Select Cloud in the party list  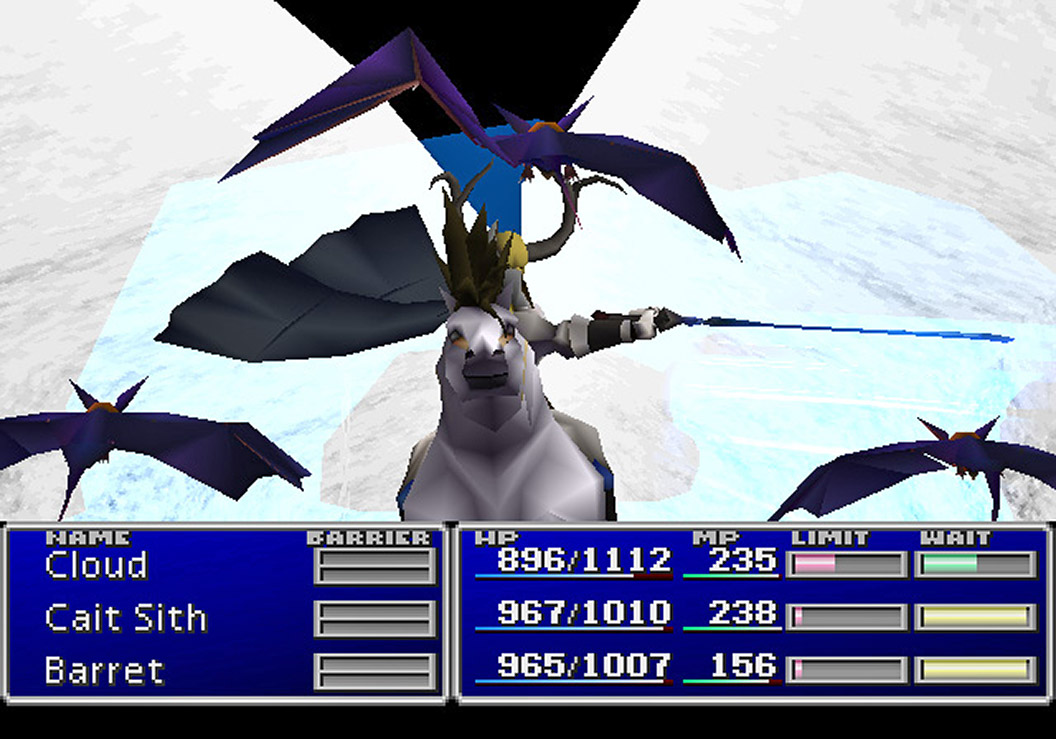pos(96,565)
